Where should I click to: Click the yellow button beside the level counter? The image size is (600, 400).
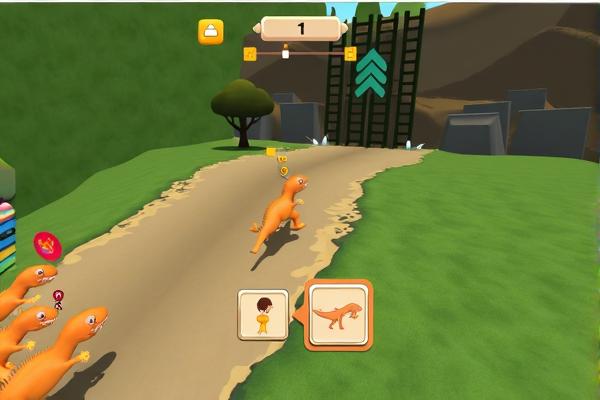211,31
